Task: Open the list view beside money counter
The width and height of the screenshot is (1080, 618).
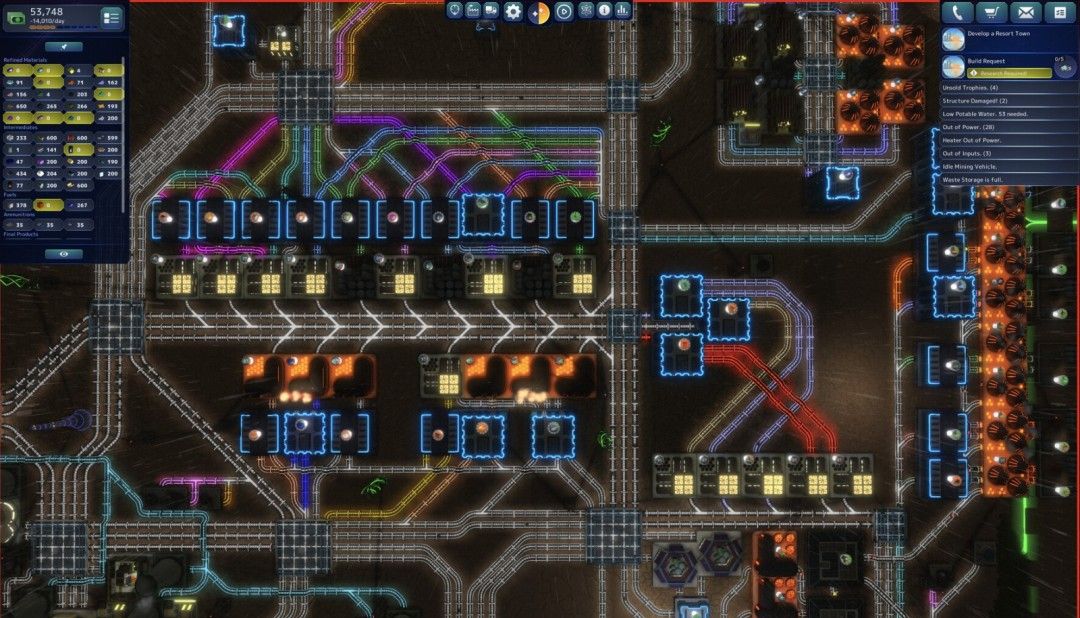Action: click(x=111, y=17)
